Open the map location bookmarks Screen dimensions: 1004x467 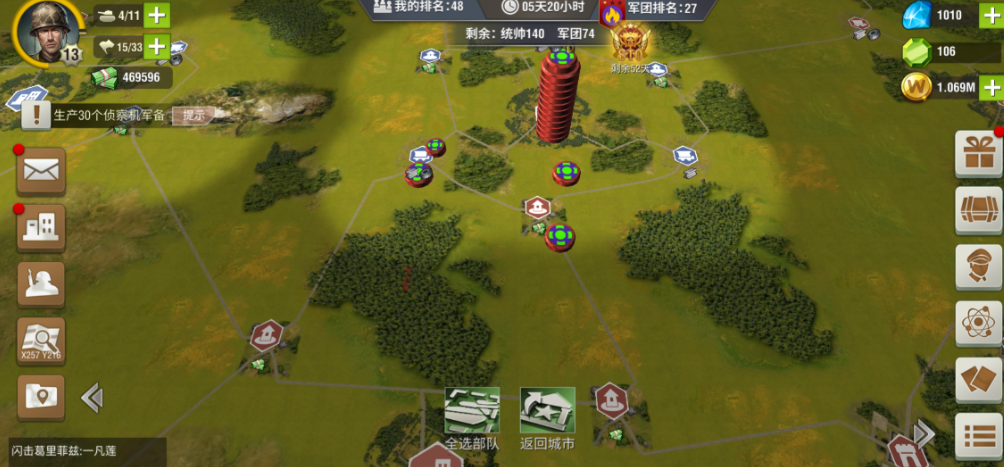tap(41, 397)
